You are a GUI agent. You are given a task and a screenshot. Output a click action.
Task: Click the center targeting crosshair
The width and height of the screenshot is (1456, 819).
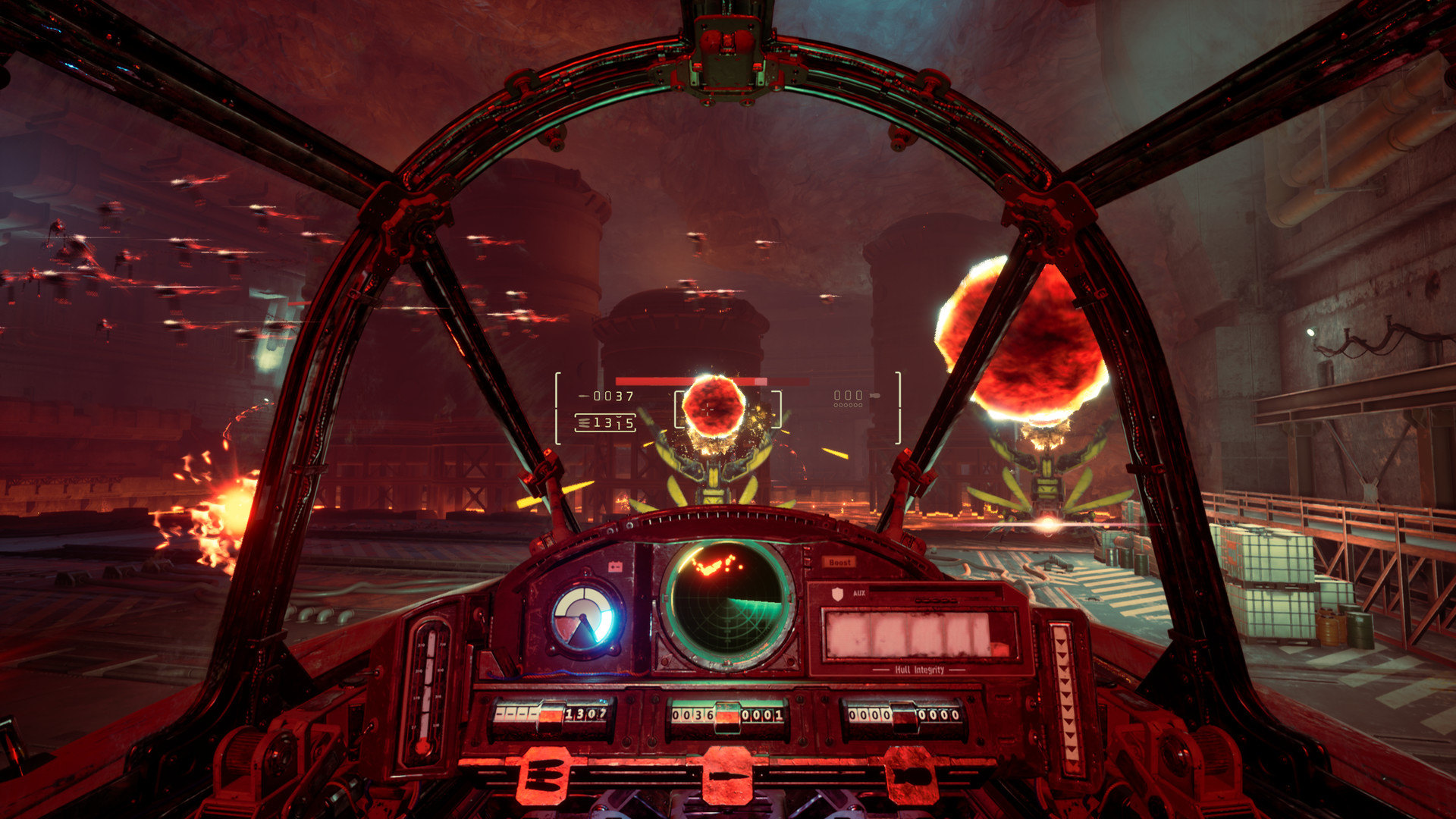pos(707,409)
